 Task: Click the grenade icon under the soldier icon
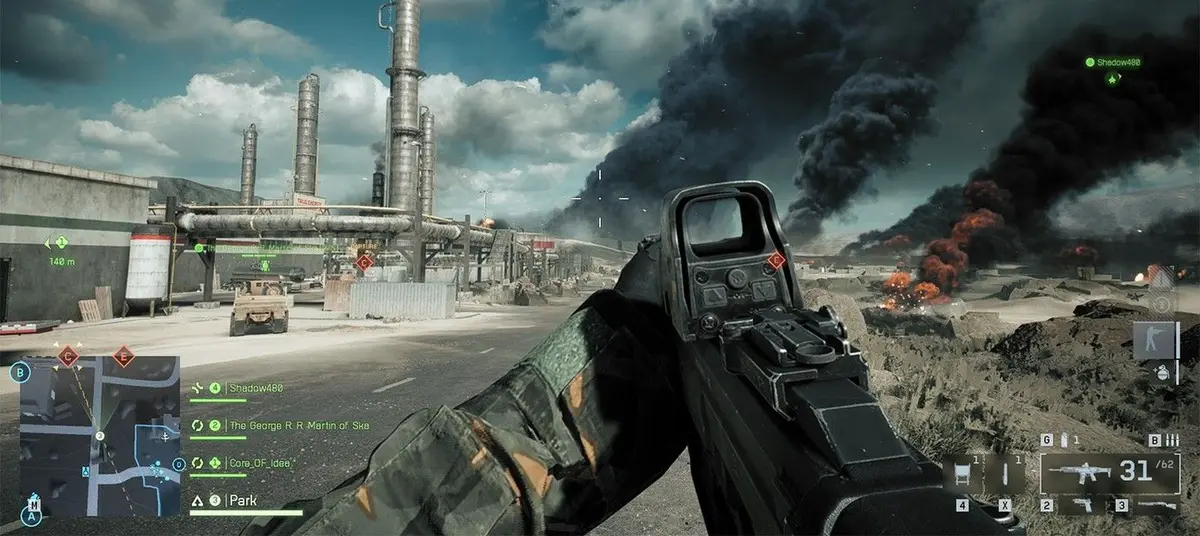pos(1161,372)
